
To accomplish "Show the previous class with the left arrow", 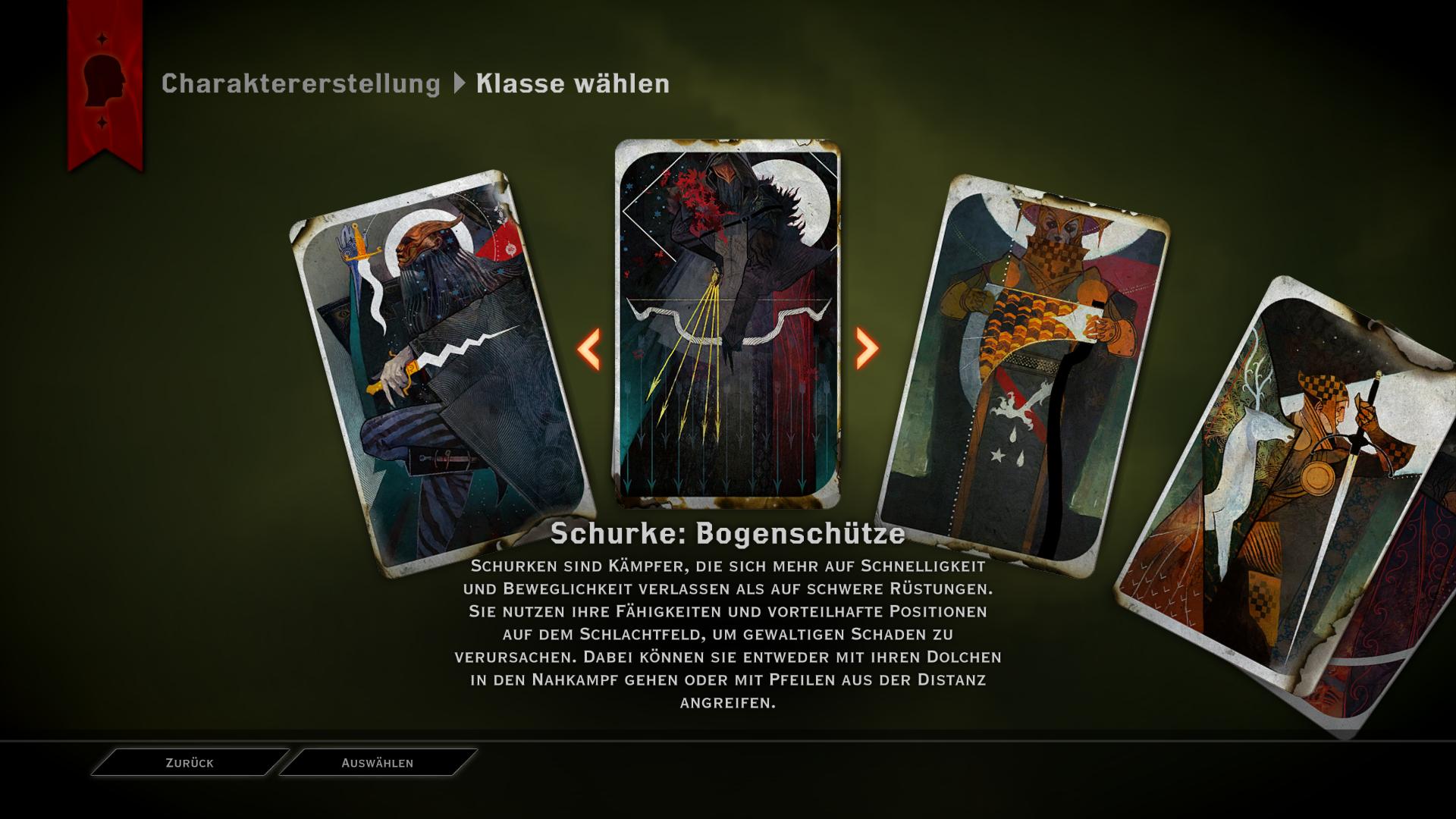I will (589, 349).
